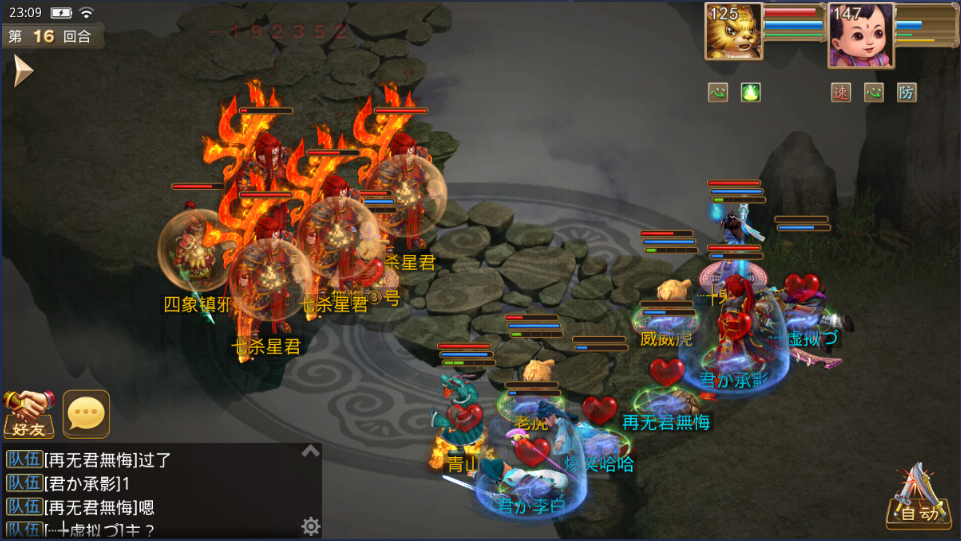Inspect the blue 防 defense buff icon
The height and width of the screenshot is (541, 961).
906,93
